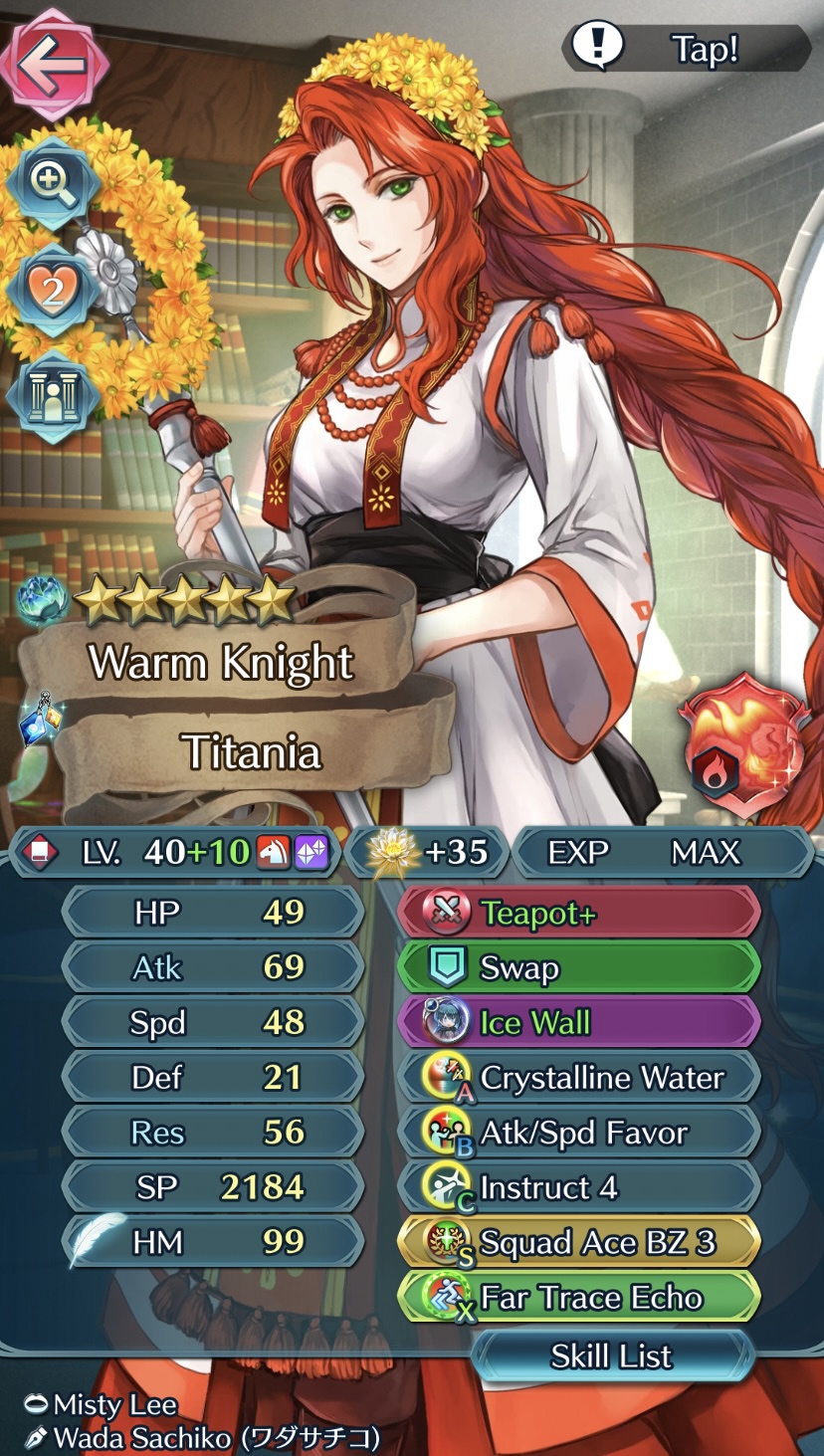Tap the dragonflower +35 indicator

(428, 853)
